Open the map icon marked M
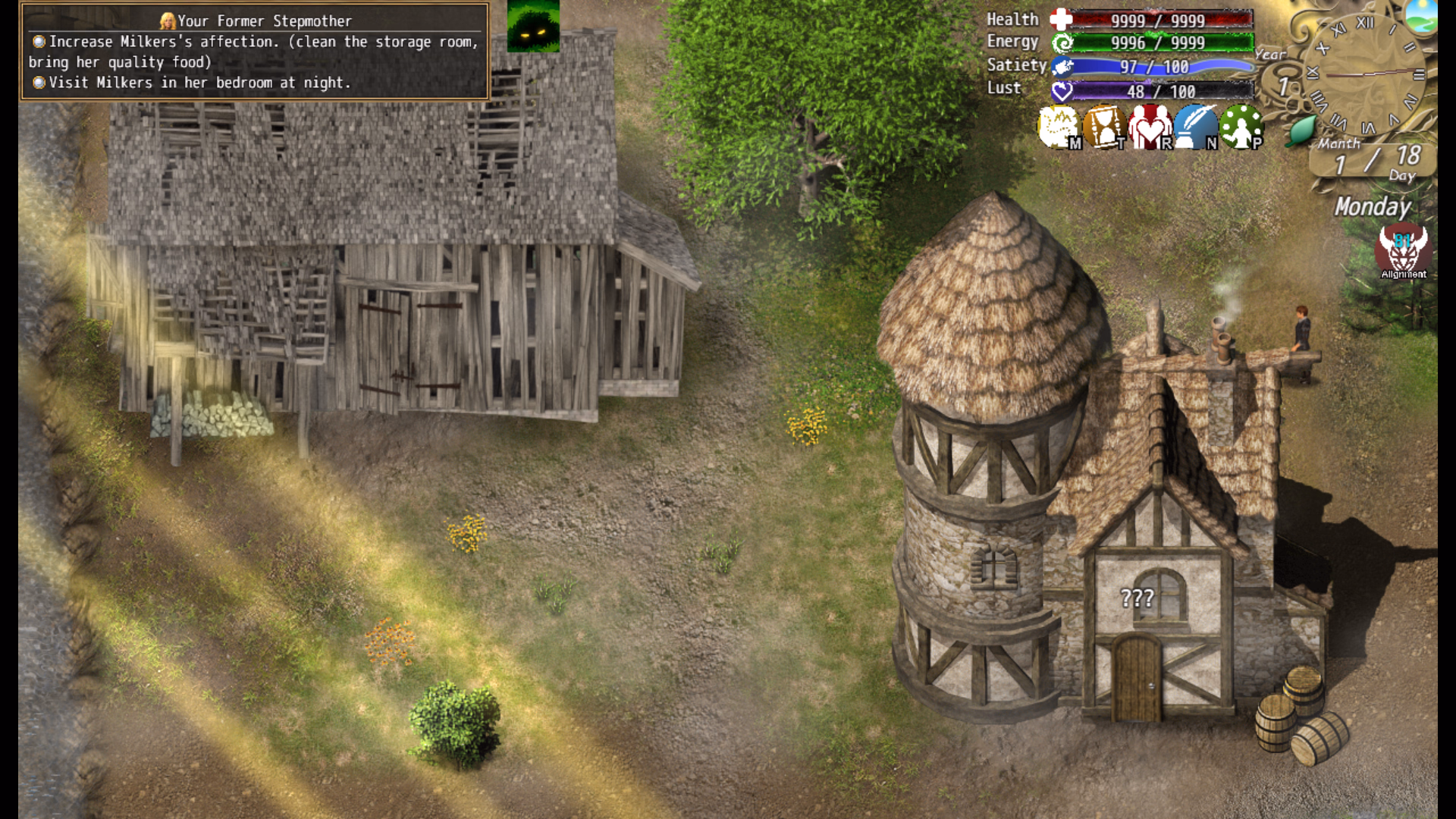The image size is (1456, 819). click(1059, 127)
